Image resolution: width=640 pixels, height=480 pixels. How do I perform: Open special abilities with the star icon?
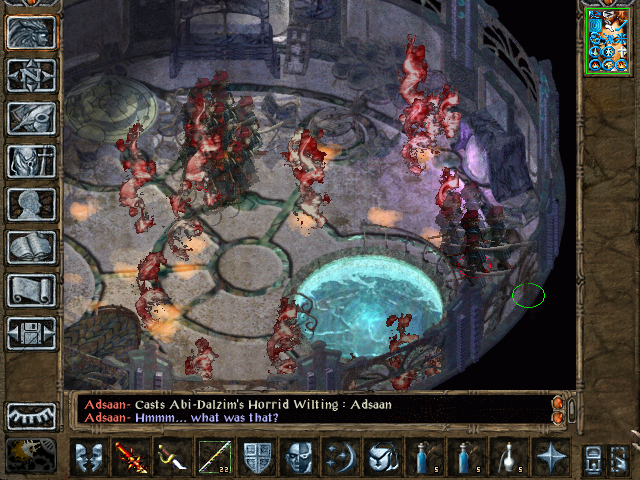(x=550, y=457)
